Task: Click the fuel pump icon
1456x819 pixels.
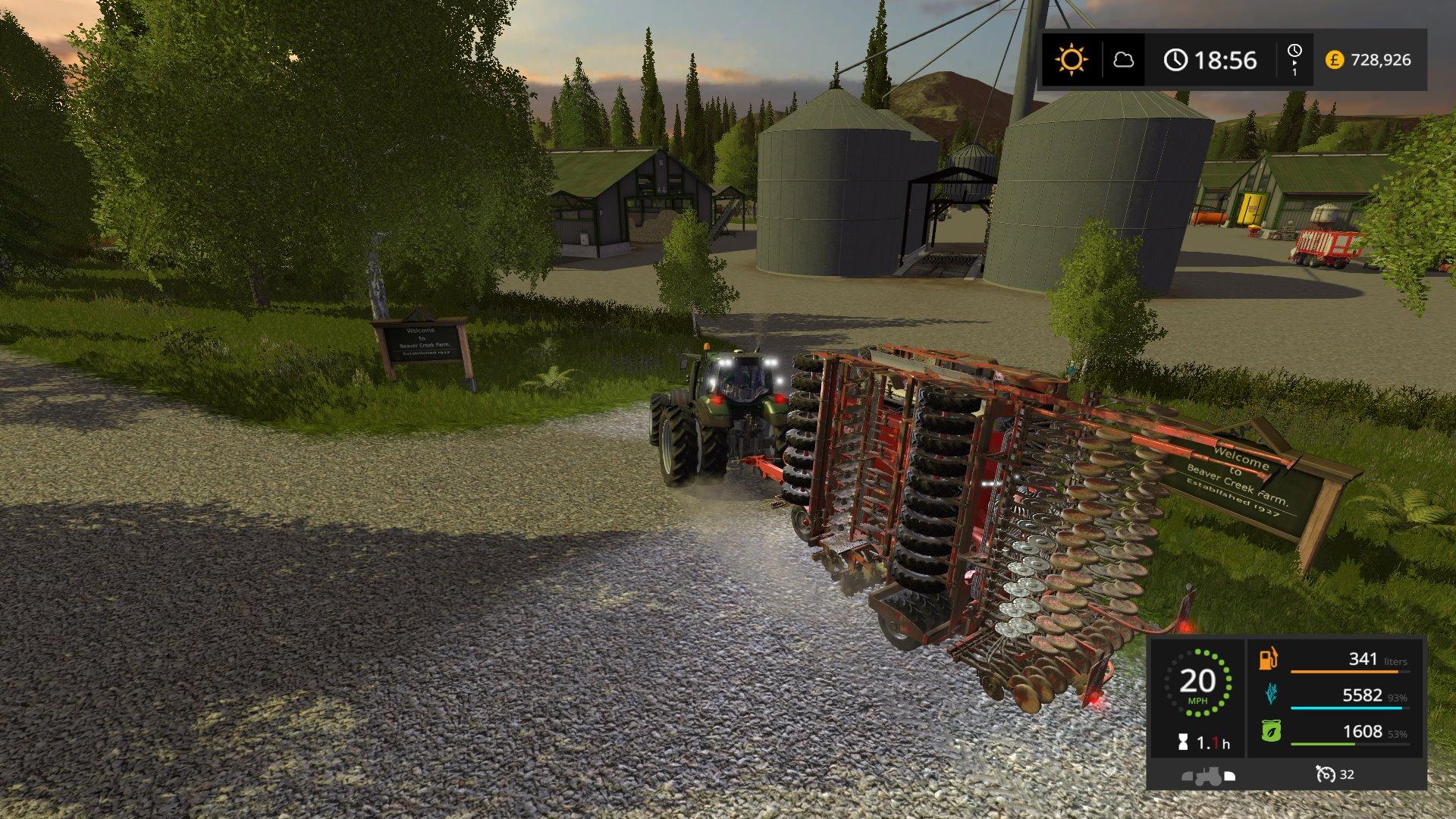Action: tap(1269, 658)
